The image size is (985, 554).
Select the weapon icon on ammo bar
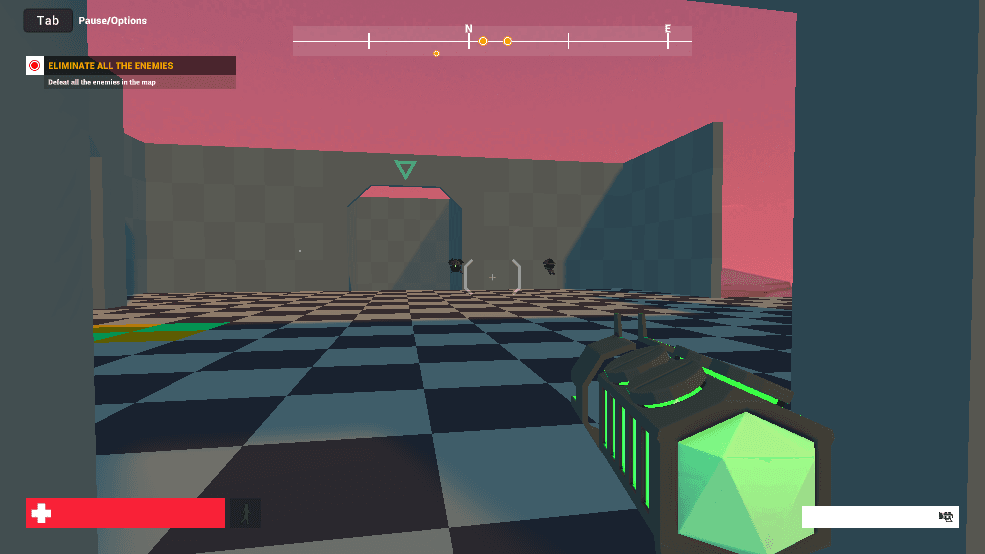click(945, 516)
